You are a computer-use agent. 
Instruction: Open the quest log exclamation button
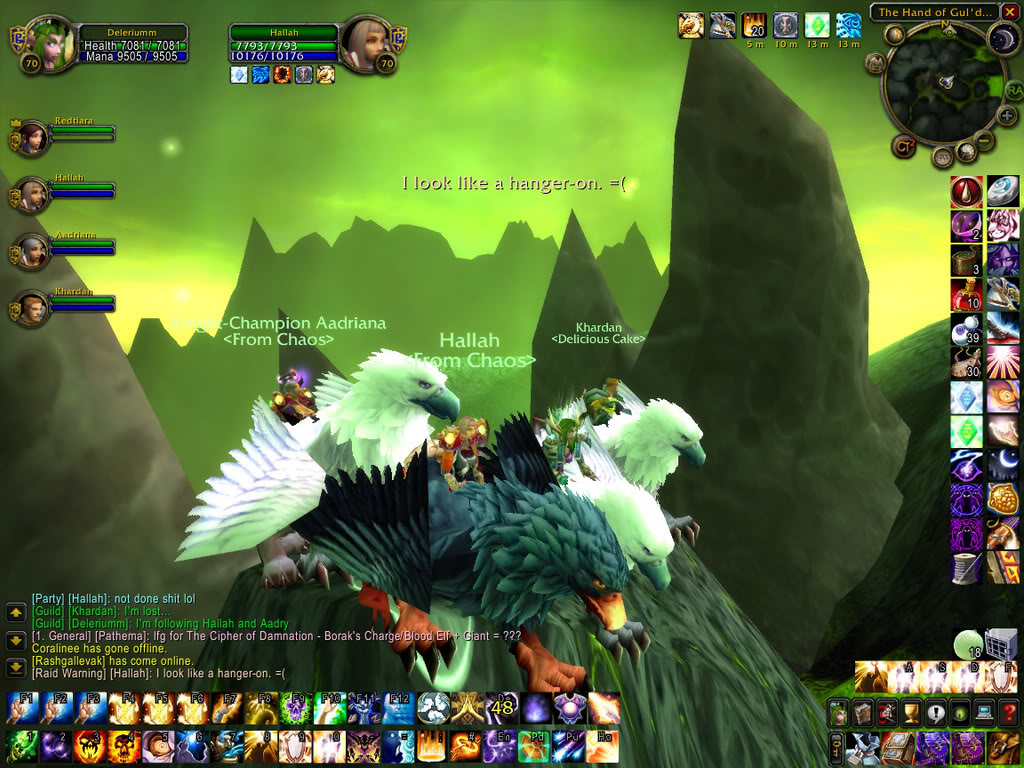(935, 713)
